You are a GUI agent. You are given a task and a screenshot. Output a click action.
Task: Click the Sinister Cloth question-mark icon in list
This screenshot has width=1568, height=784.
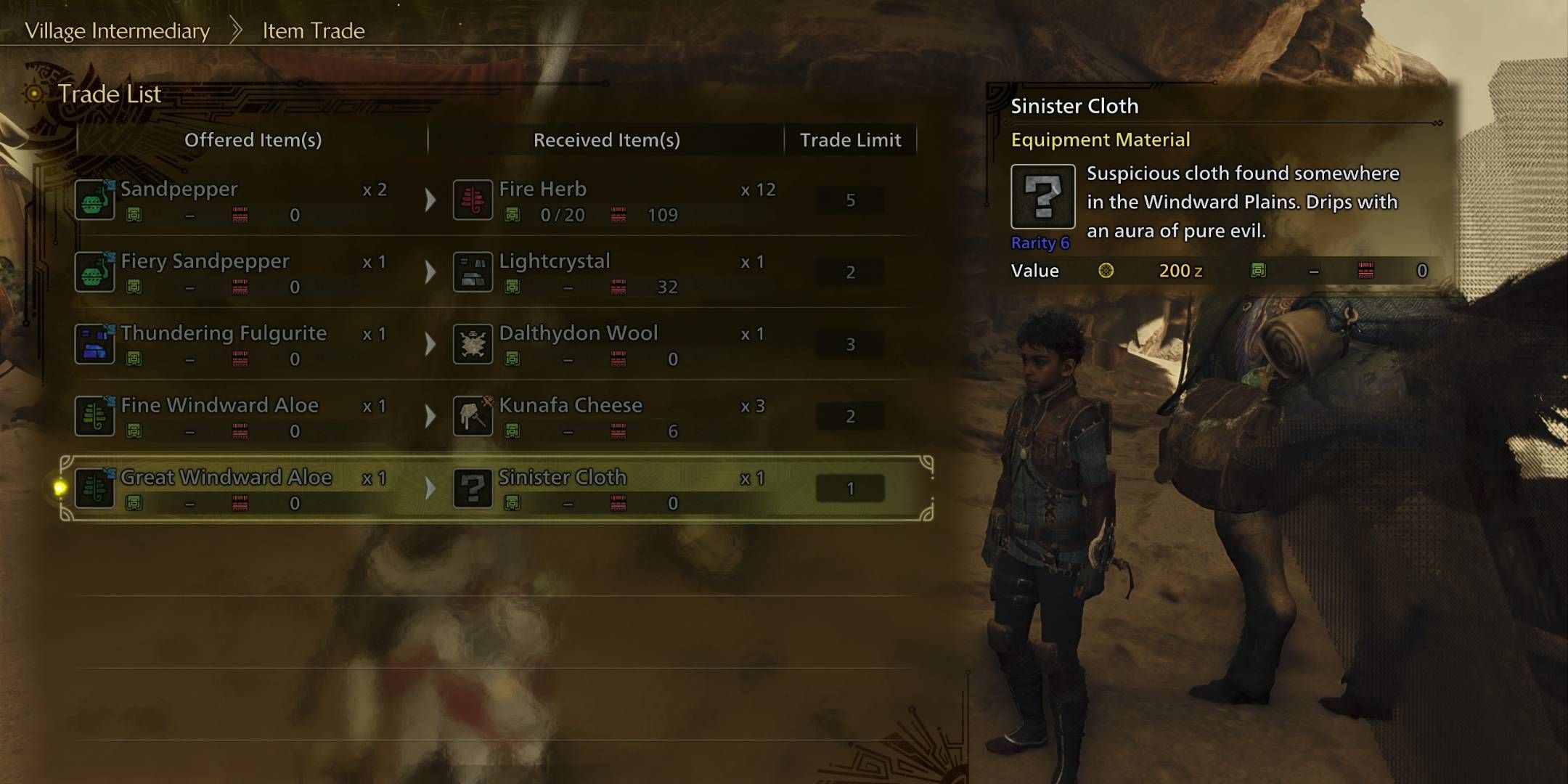tap(473, 488)
